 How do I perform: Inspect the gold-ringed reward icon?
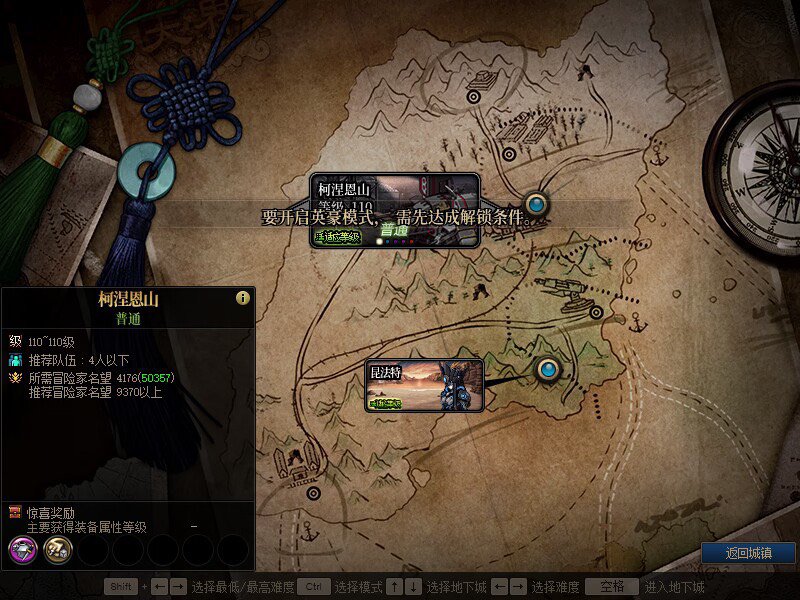[57, 549]
